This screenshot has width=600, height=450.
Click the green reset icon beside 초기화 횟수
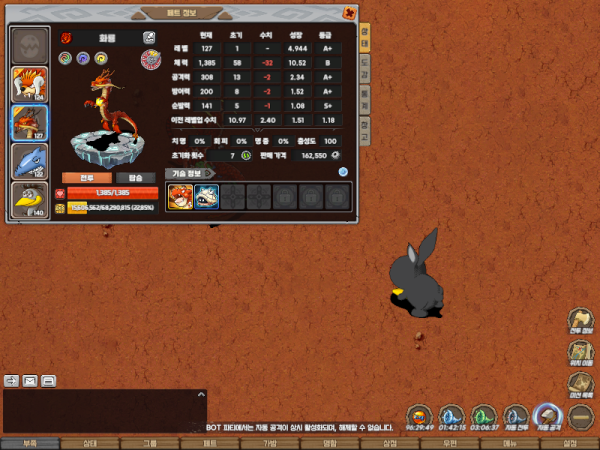tap(246, 155)
